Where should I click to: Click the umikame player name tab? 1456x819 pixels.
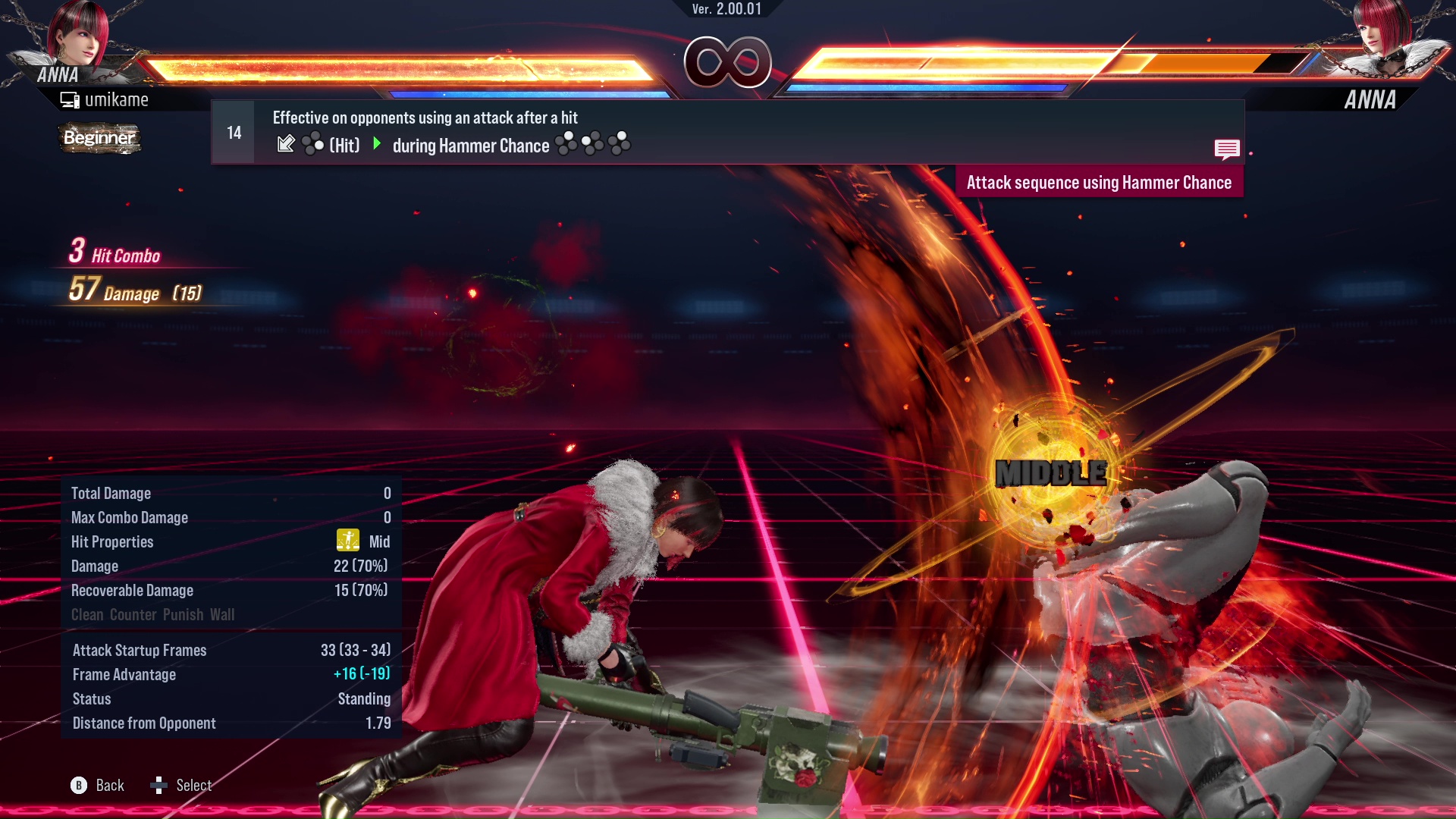106,99
